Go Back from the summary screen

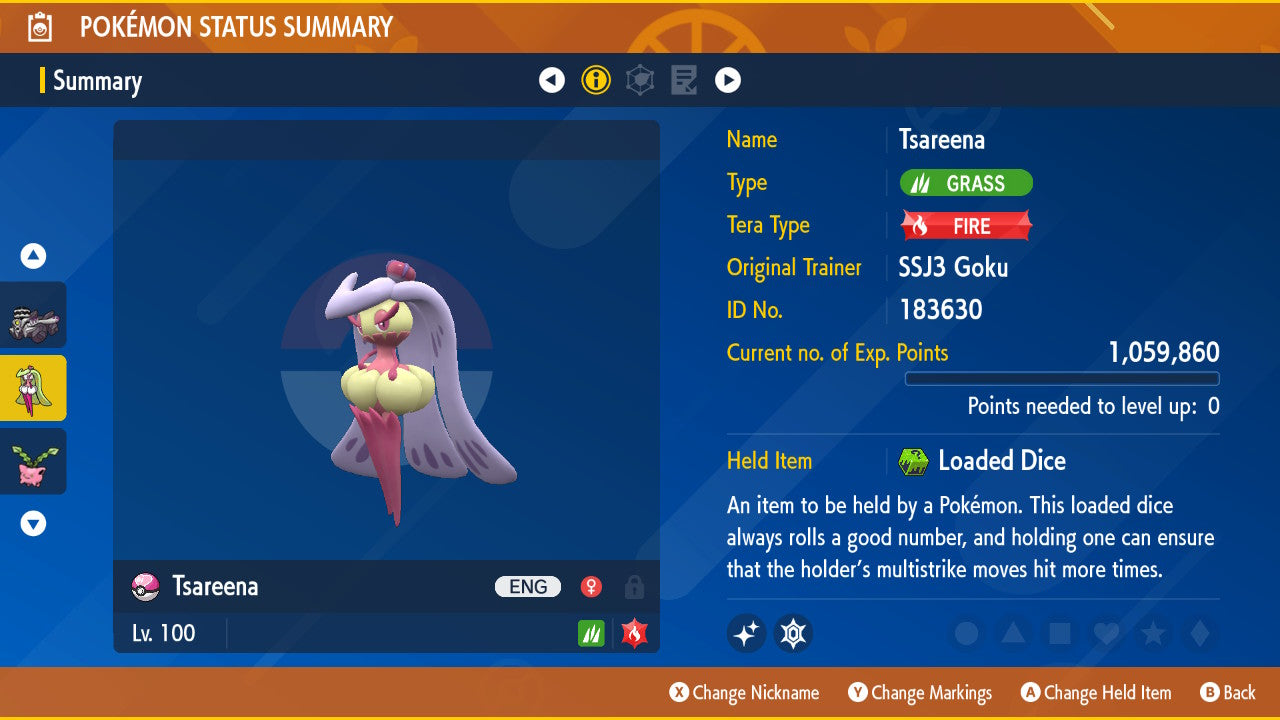(x=1228, y=693)
